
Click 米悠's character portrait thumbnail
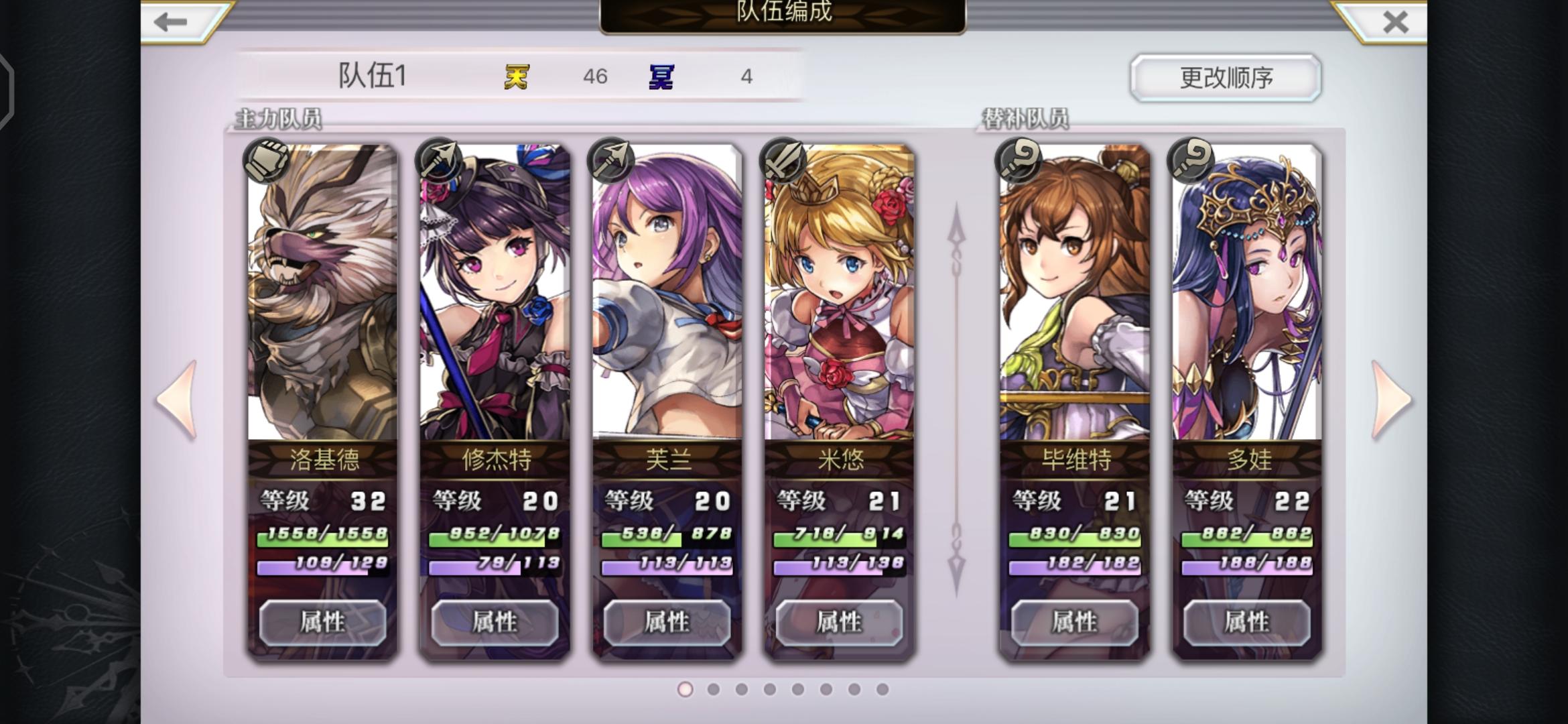pyautogui.click(x=838, y=288)
